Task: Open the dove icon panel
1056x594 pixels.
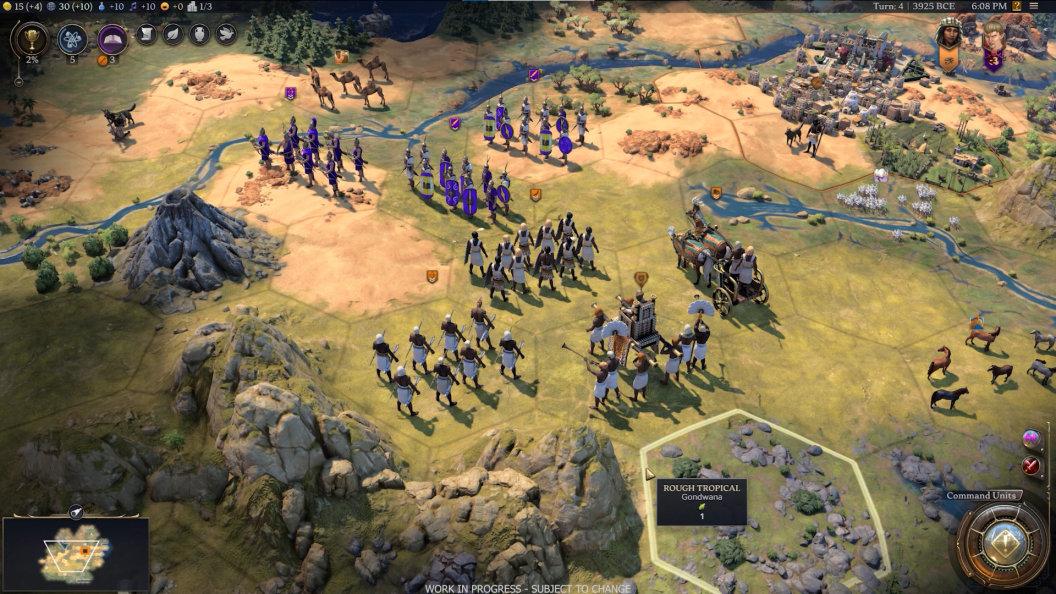Action: [225, 35]
